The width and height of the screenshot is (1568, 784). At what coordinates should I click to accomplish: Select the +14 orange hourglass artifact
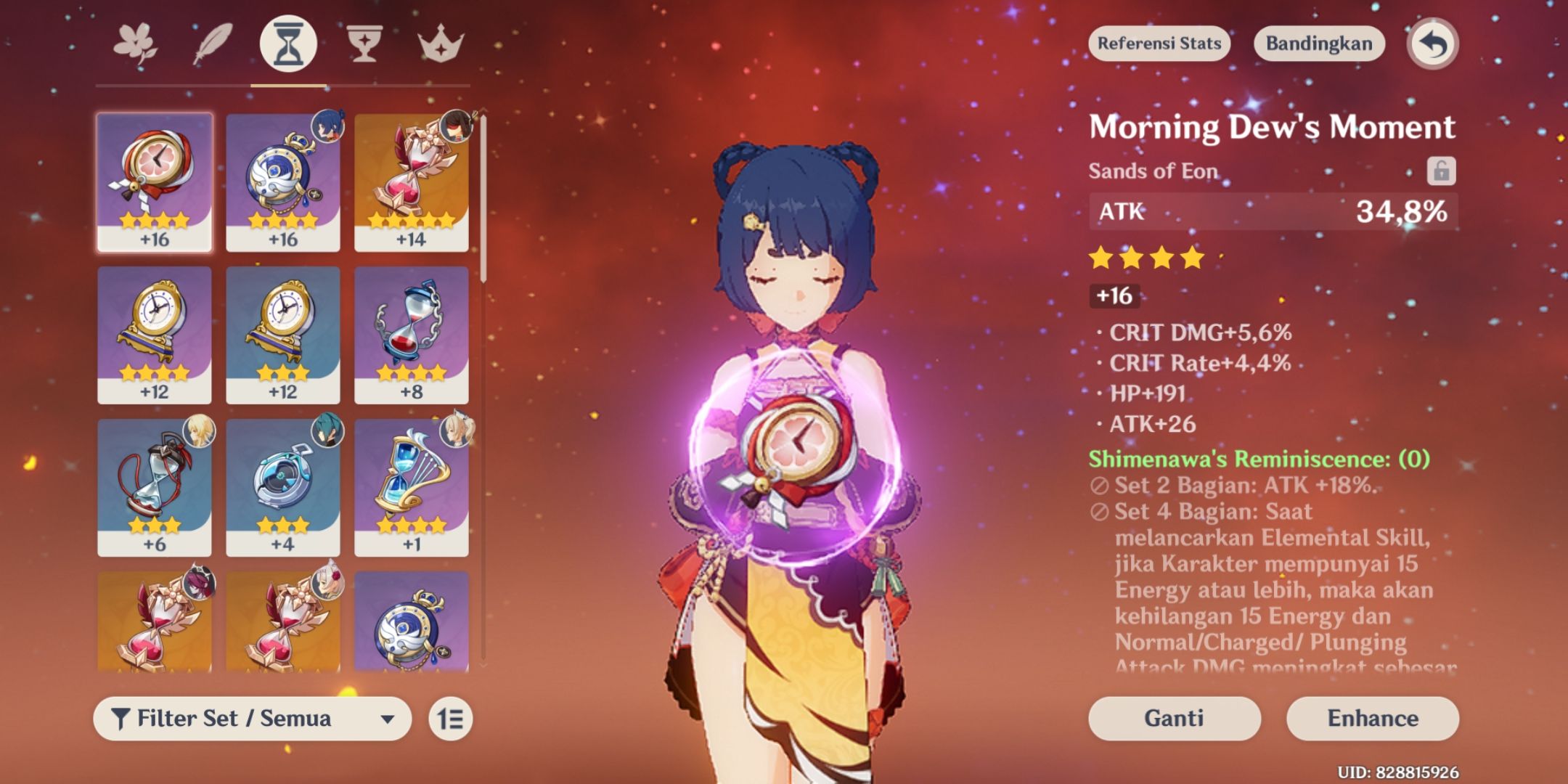point(412,181)
